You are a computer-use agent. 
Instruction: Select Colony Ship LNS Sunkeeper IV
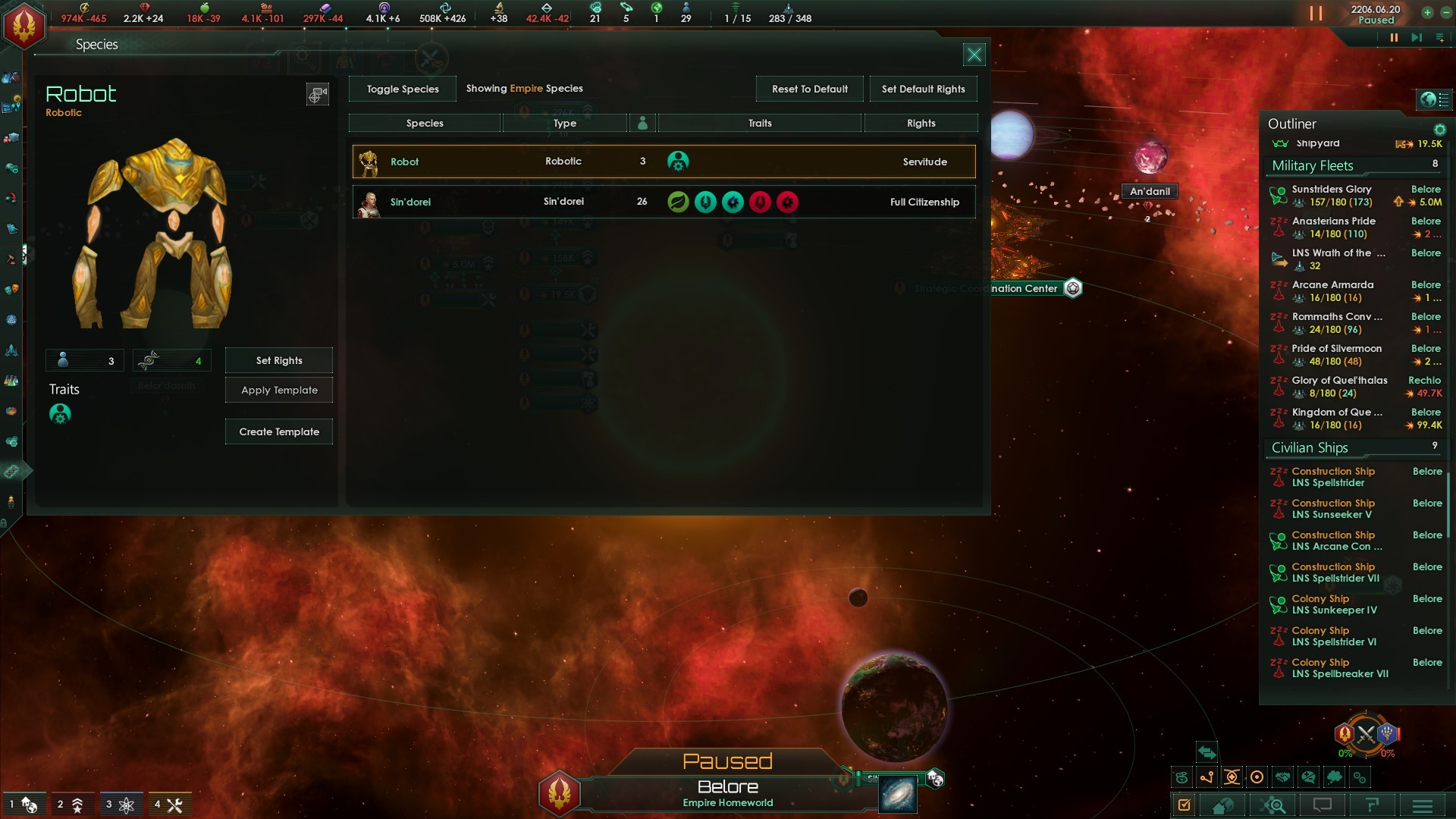[x=1333, y=604]
